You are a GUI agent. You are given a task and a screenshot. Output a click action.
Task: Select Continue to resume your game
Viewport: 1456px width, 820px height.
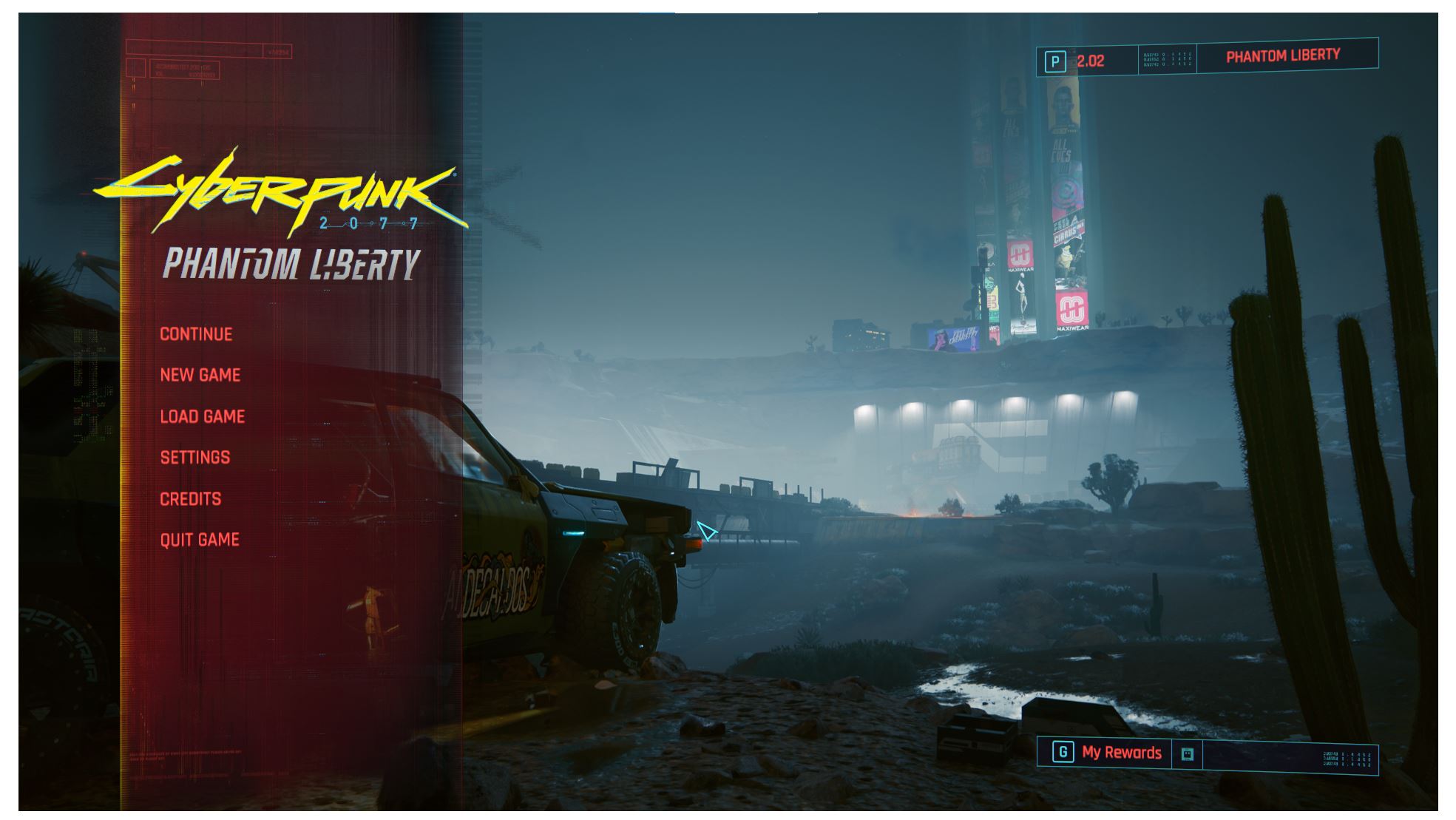pyautogui.click(x=194, y=333)
